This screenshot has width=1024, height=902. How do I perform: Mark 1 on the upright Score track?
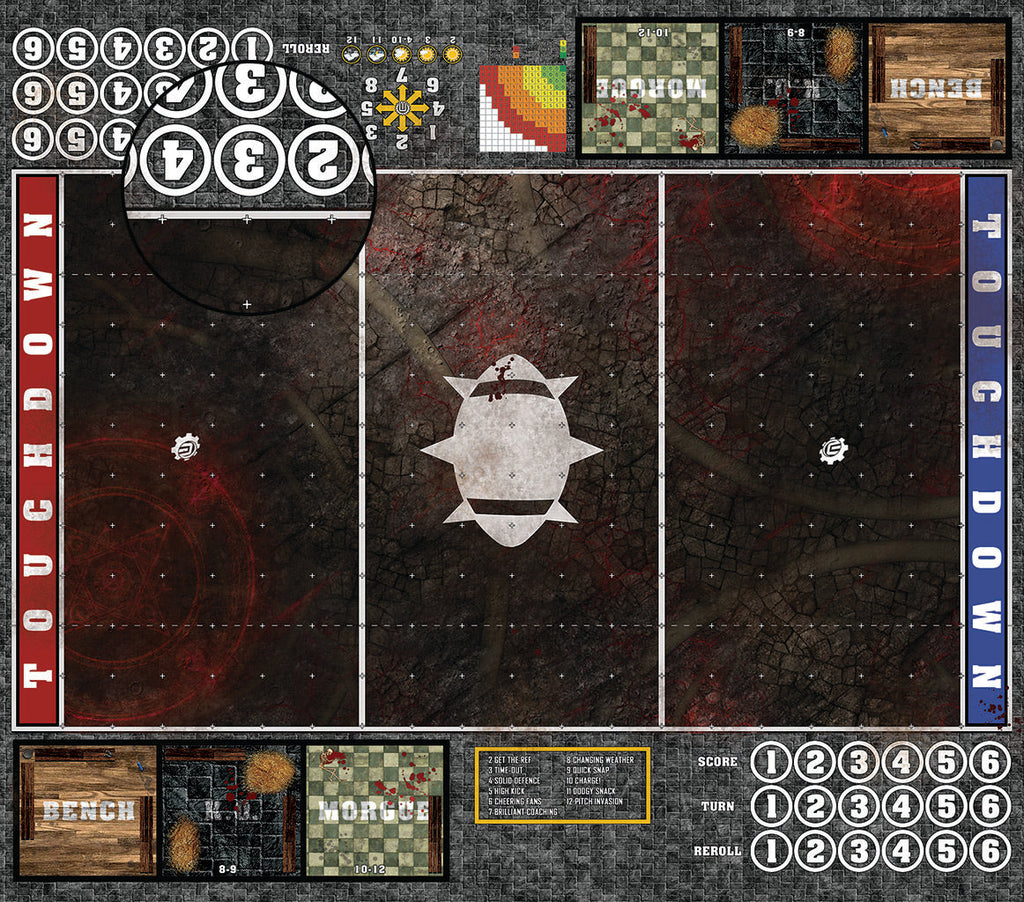click(771, 763)
